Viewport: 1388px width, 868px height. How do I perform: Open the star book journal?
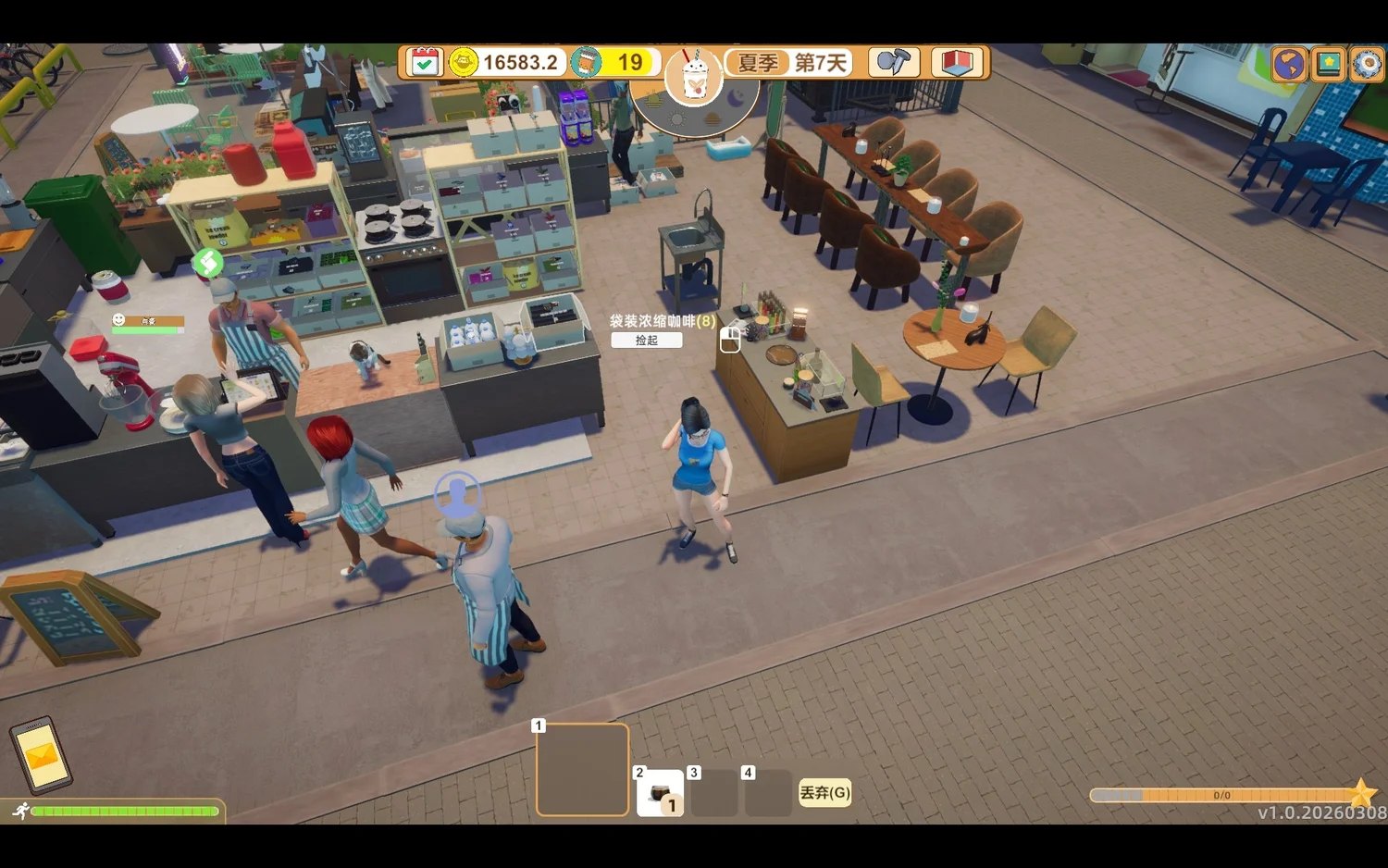[1328, 65]
